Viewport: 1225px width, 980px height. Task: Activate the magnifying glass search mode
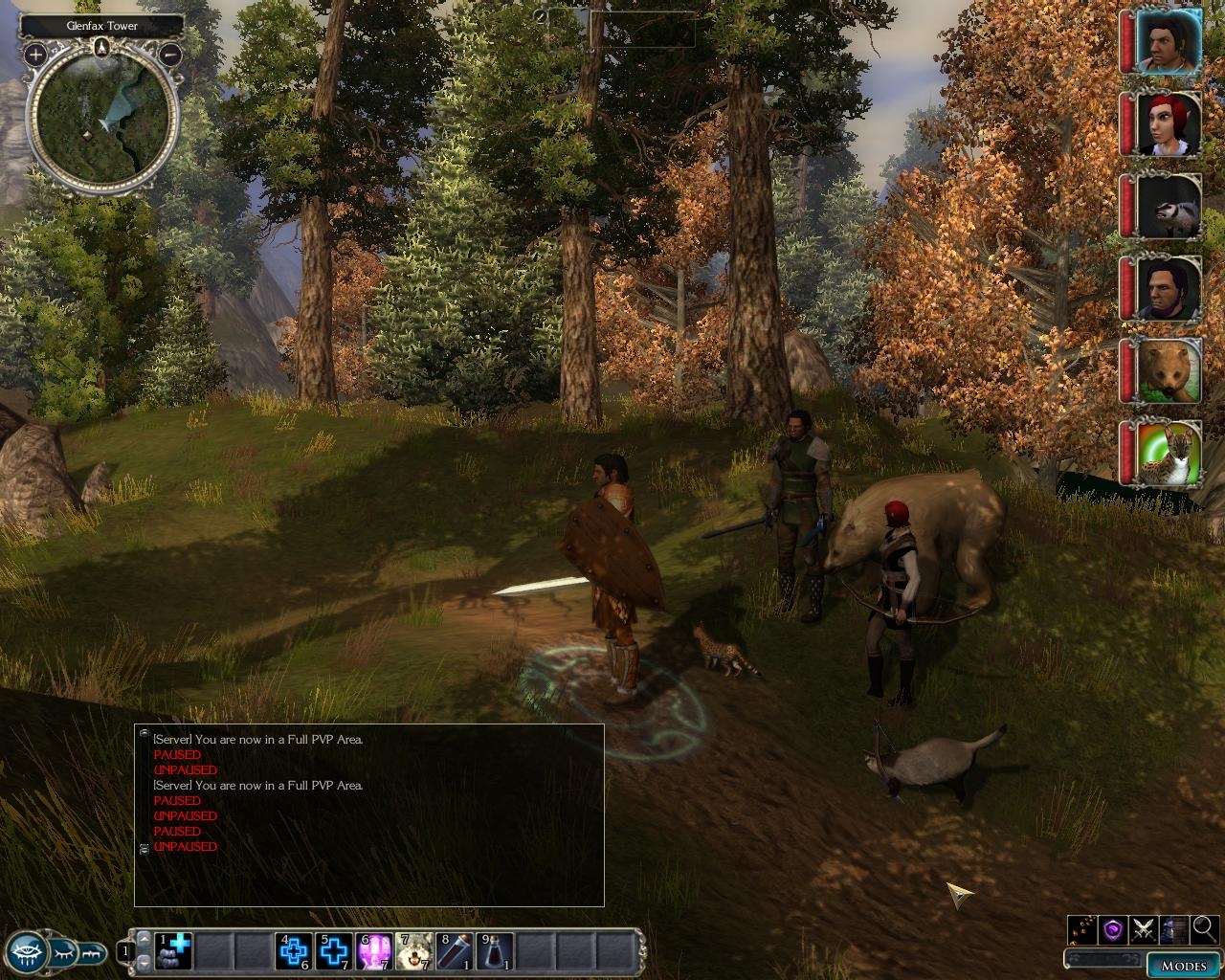point(1205,928)
